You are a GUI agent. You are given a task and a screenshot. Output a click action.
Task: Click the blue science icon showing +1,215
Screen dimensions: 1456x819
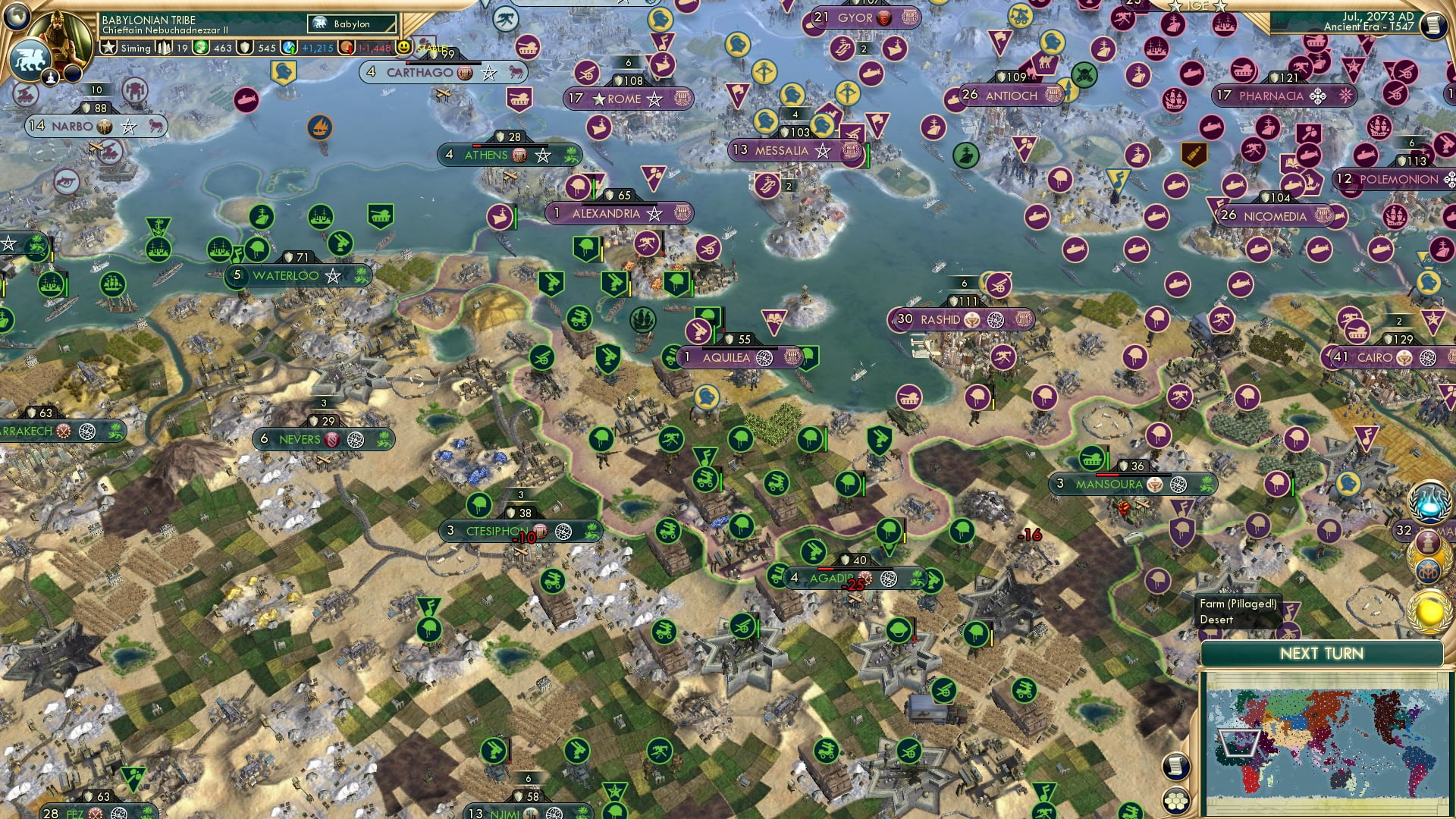tap(288, 48)
